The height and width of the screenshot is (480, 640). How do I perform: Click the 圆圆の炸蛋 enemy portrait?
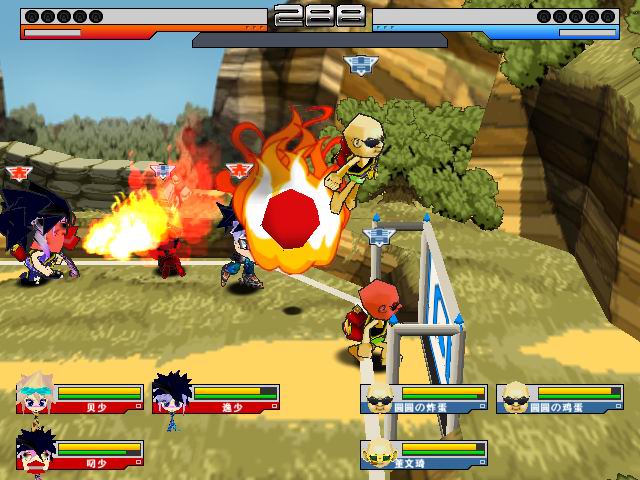tap(378, 397)
